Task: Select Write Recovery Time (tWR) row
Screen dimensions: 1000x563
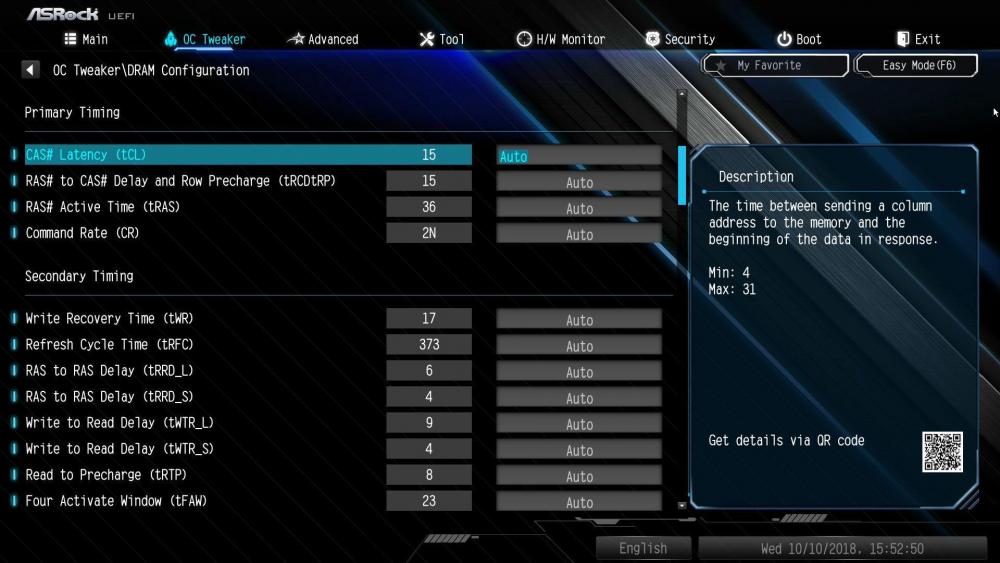Action: [x=110, y=319]
